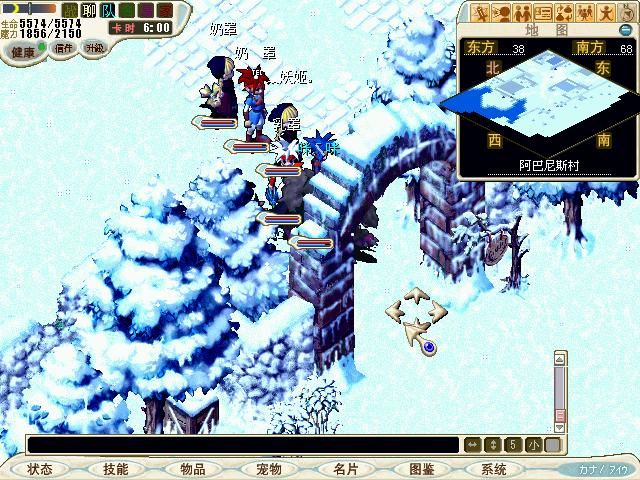Open the 宠物 pets menu
Viewport: 640px width, 480px height.
coord(268,469)
